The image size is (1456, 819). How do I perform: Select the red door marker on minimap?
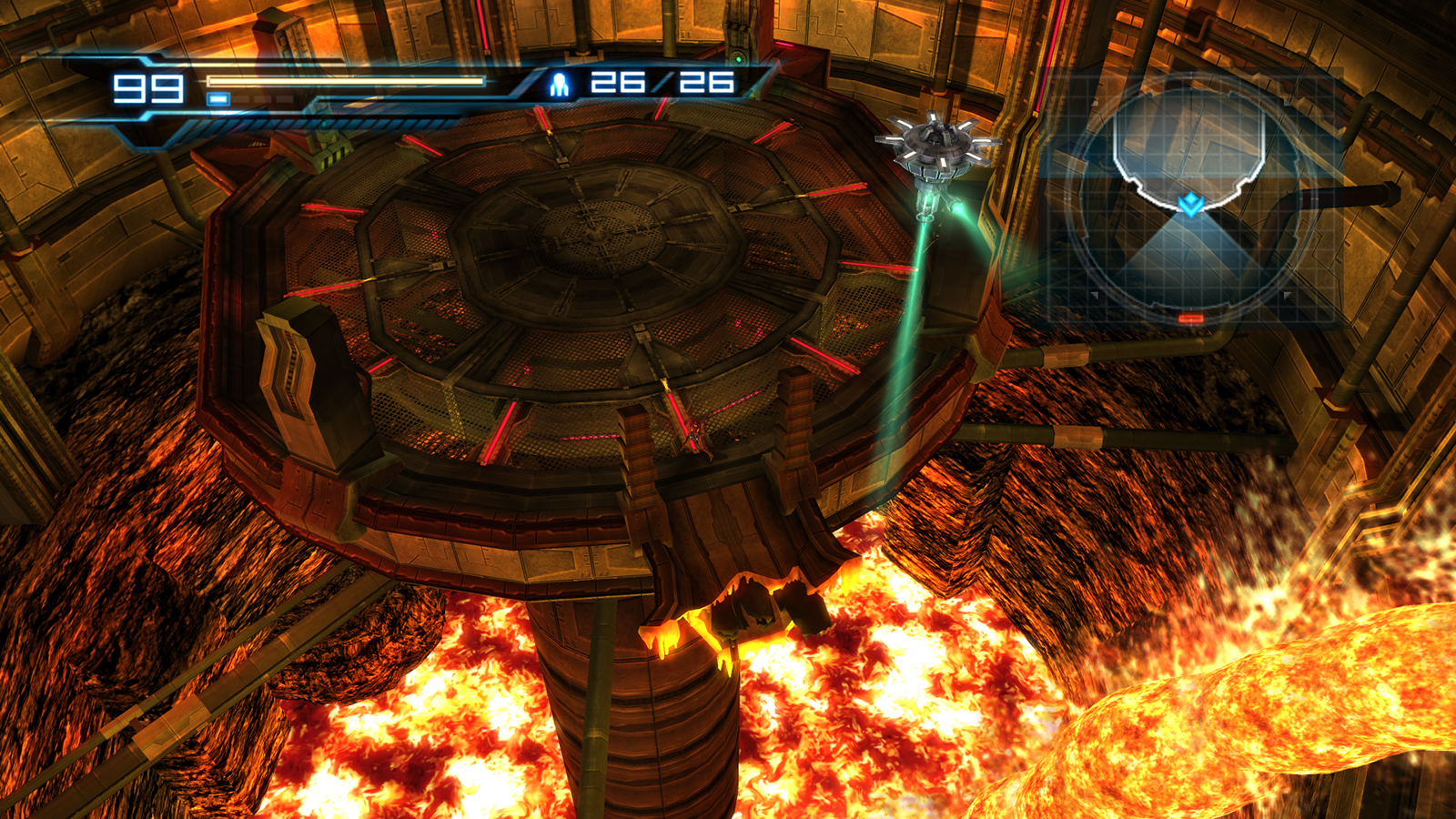pos(1190,318)
